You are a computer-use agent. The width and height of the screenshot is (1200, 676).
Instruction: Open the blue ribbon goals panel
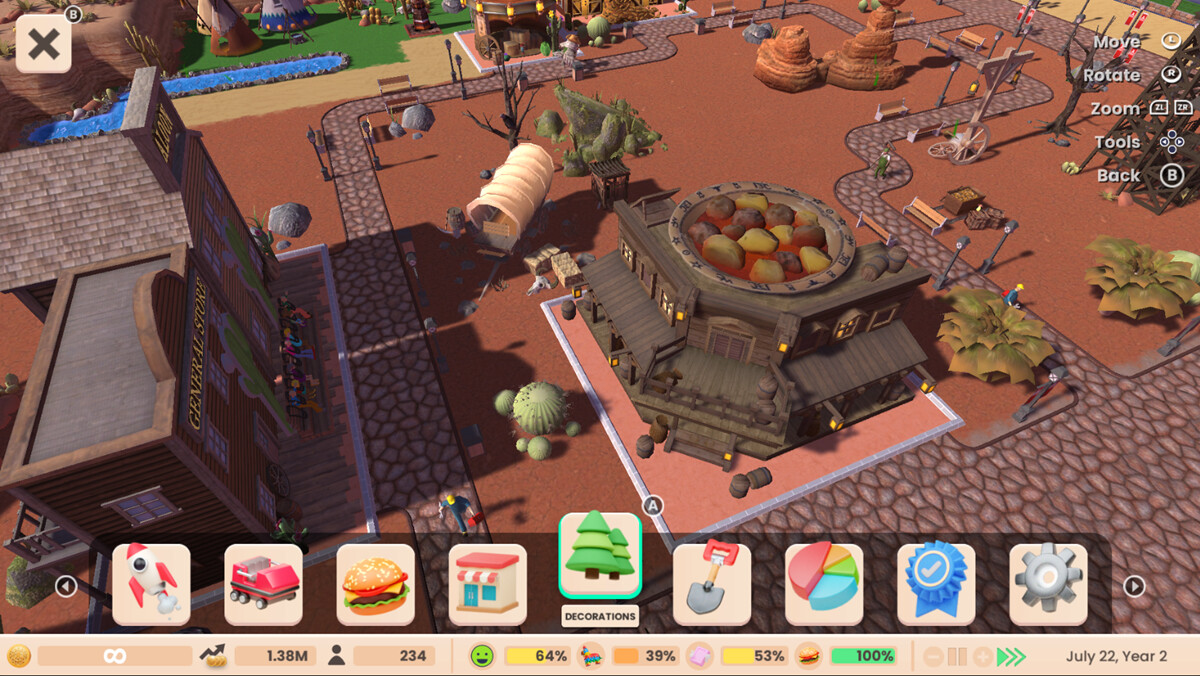click(935, 585)
